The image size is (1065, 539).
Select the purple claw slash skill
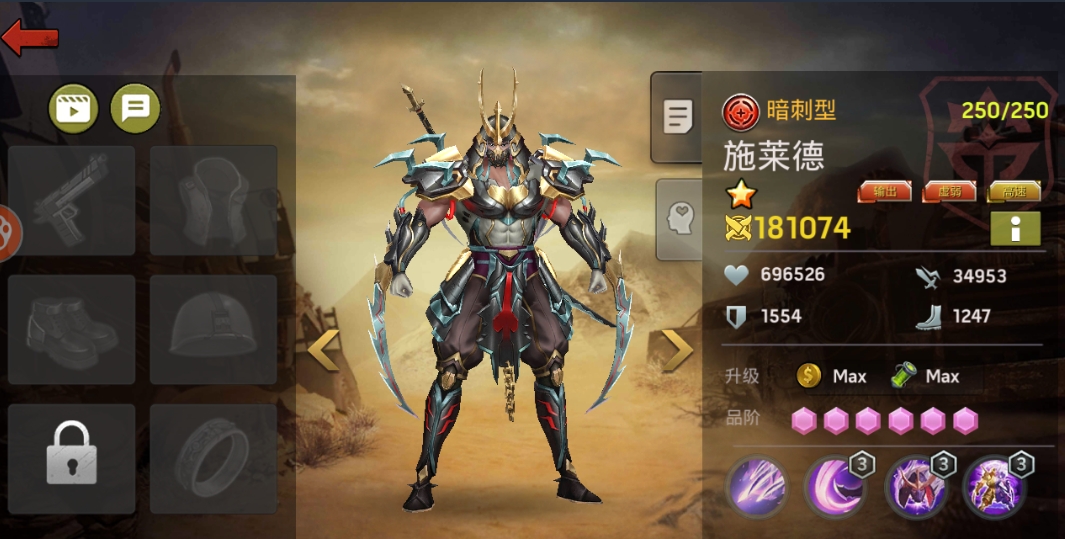757,487
